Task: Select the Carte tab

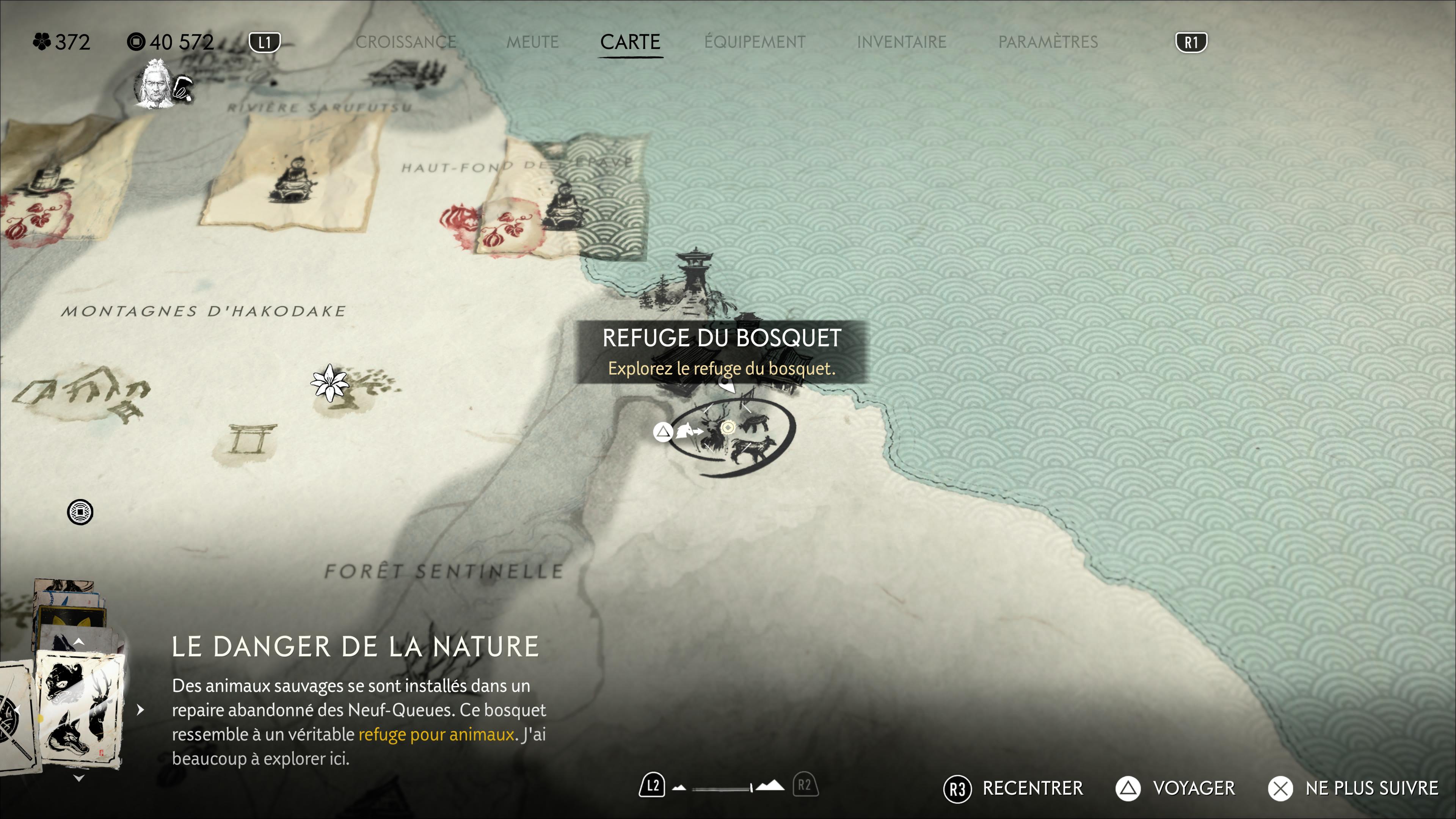Action: point(630,42)
